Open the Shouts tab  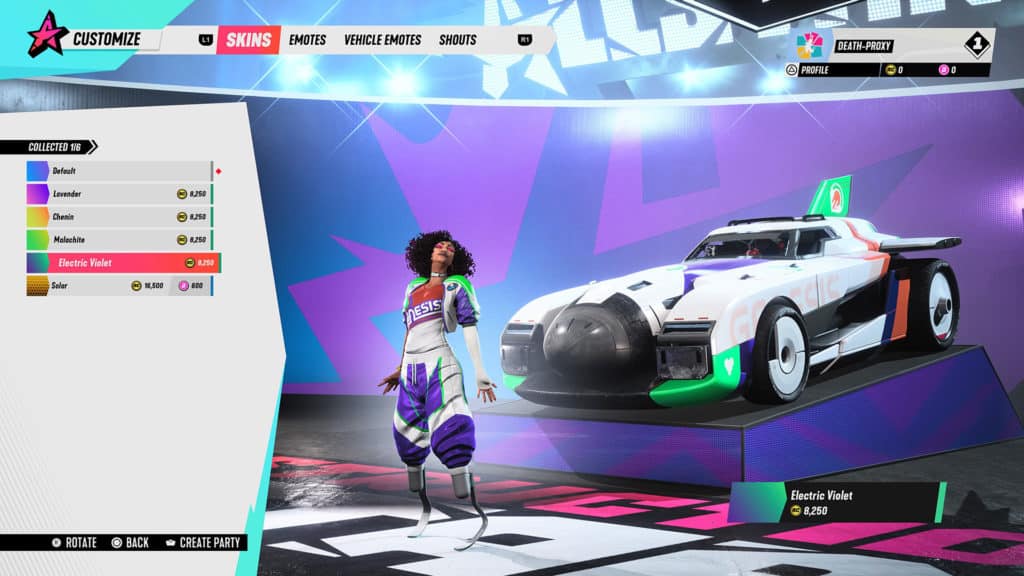(x=457, y=40)
